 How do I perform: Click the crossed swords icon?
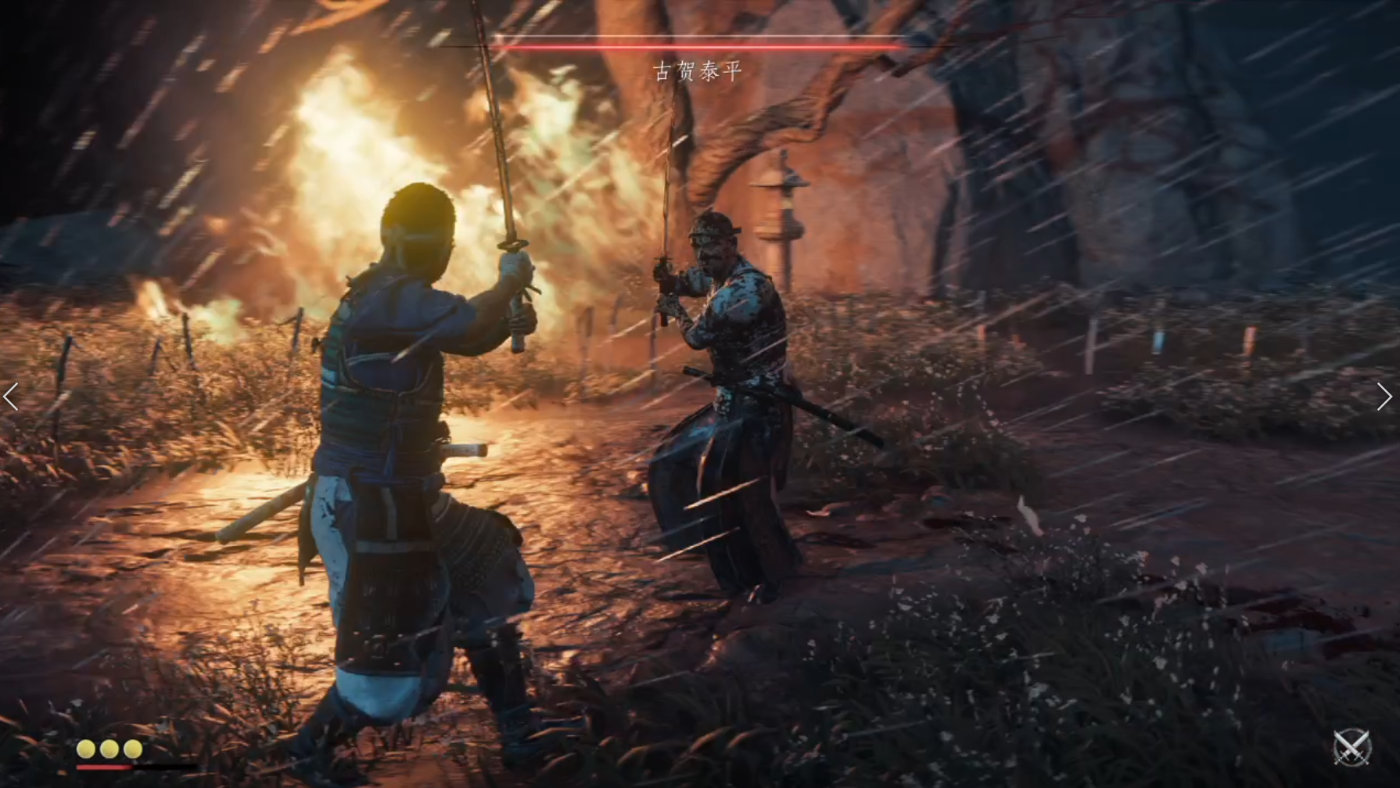pos(1352,747)
